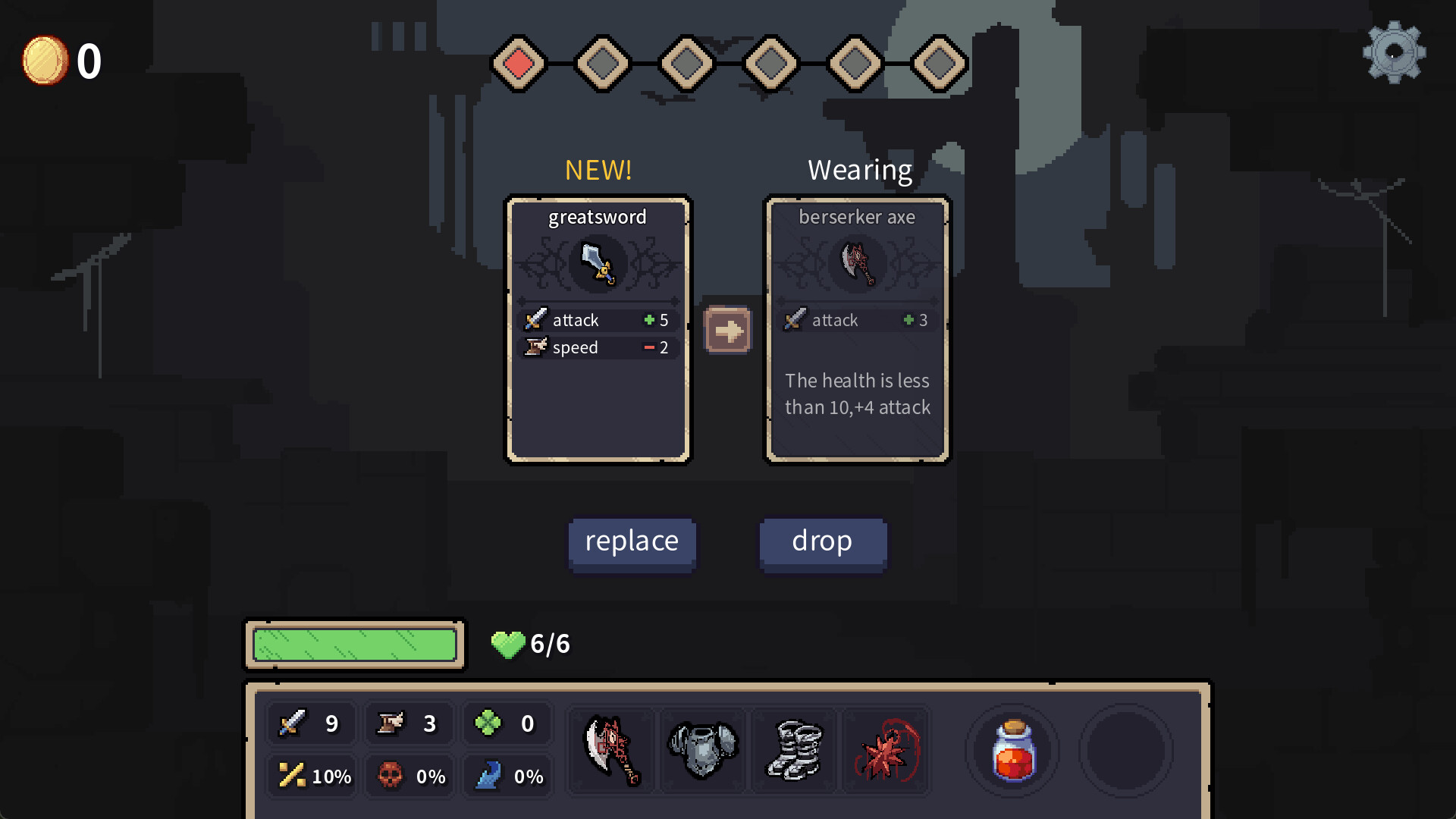
Task: Select the second map node from the left
Action: pyautogui.click(x=603, y=64)
